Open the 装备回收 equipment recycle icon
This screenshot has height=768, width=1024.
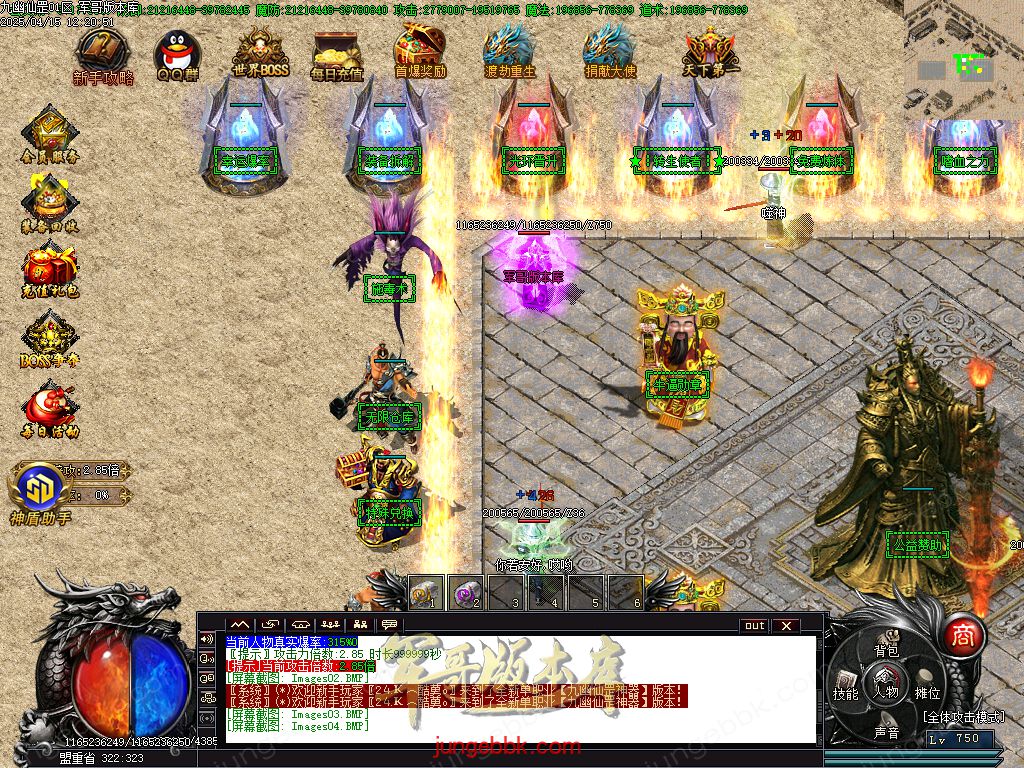click(49, 202)
